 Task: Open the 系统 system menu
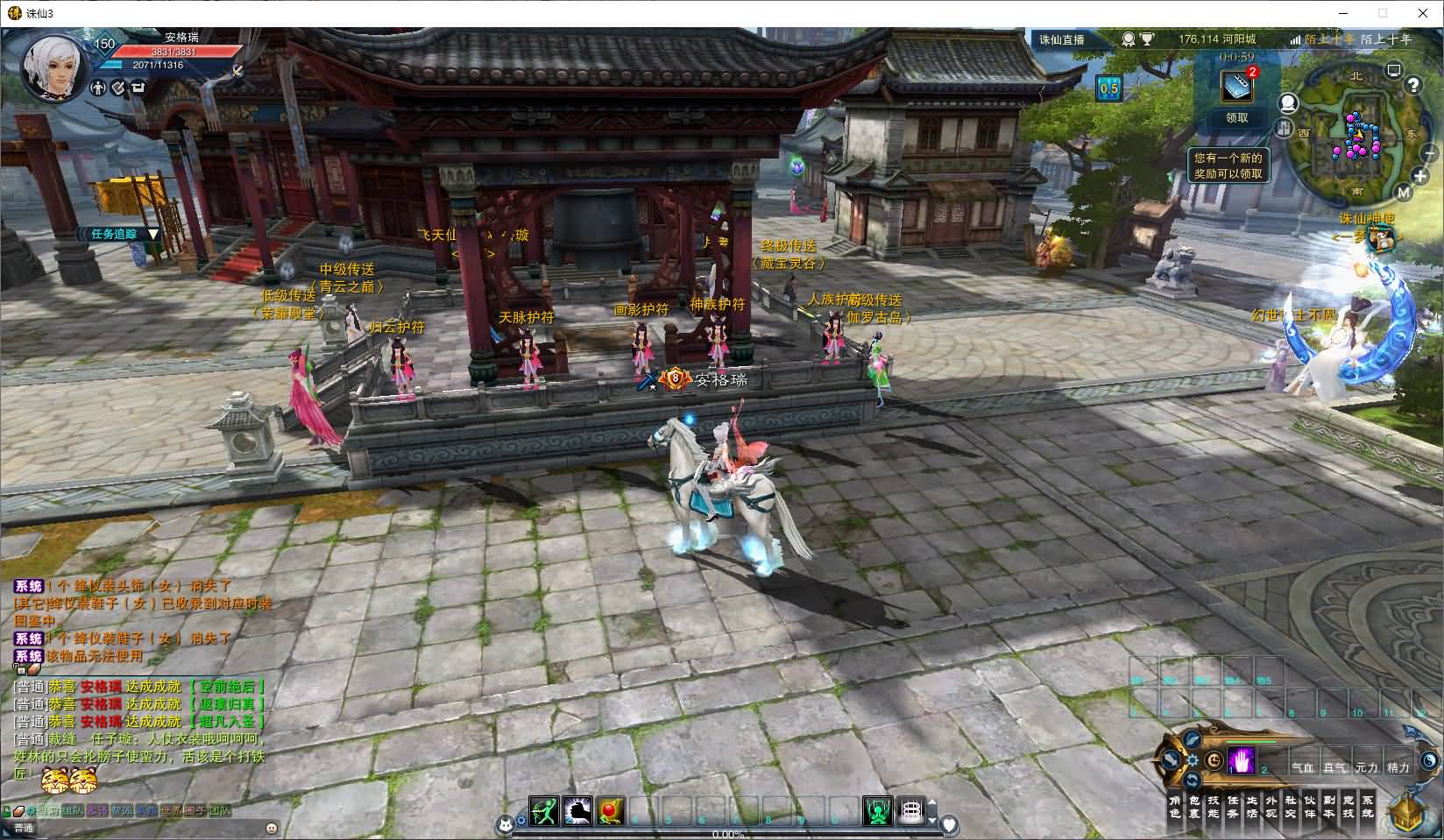pos(1369,806)
